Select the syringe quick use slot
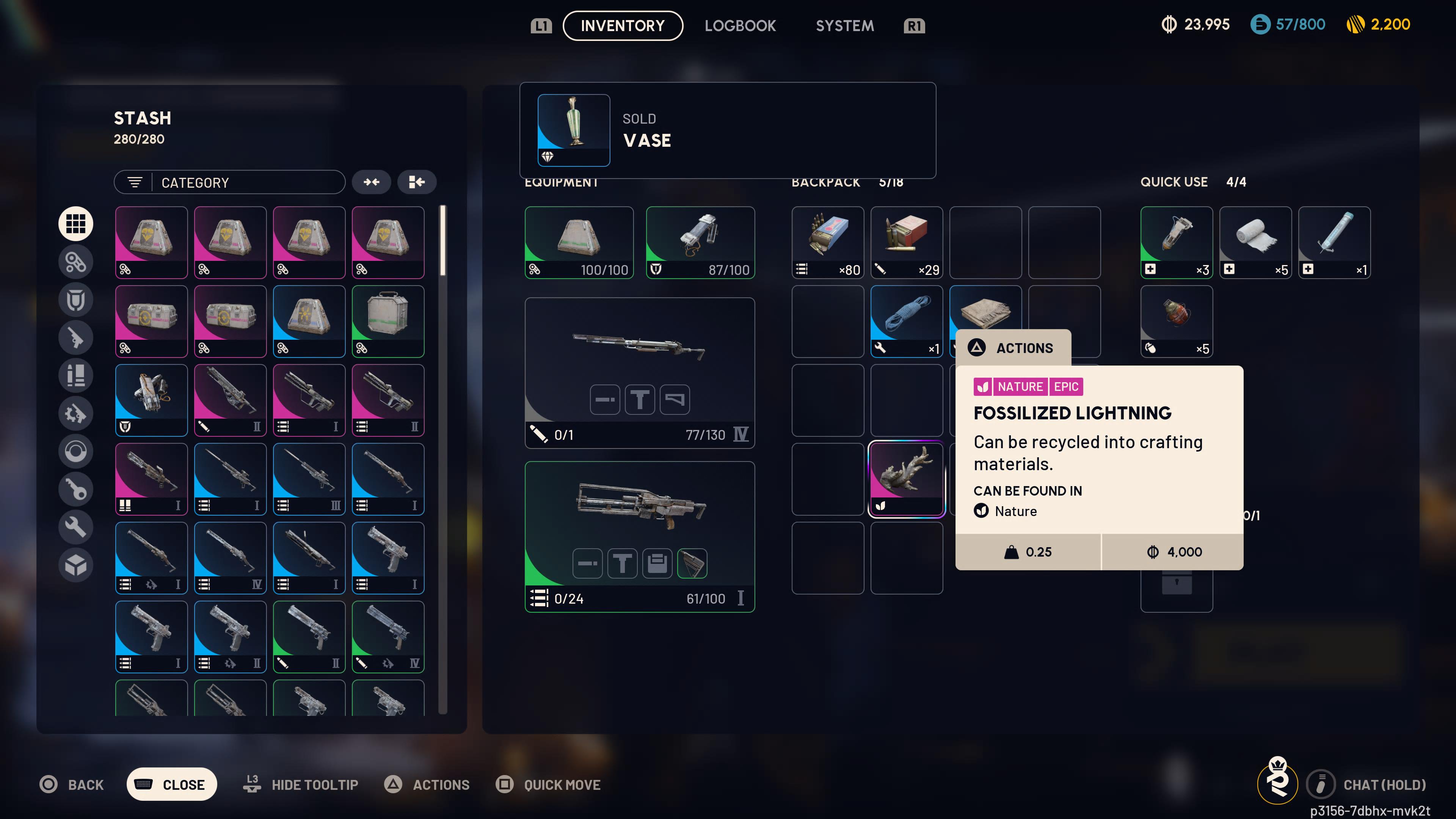This screenshot has height=819, width=1456. [1334, 242]
